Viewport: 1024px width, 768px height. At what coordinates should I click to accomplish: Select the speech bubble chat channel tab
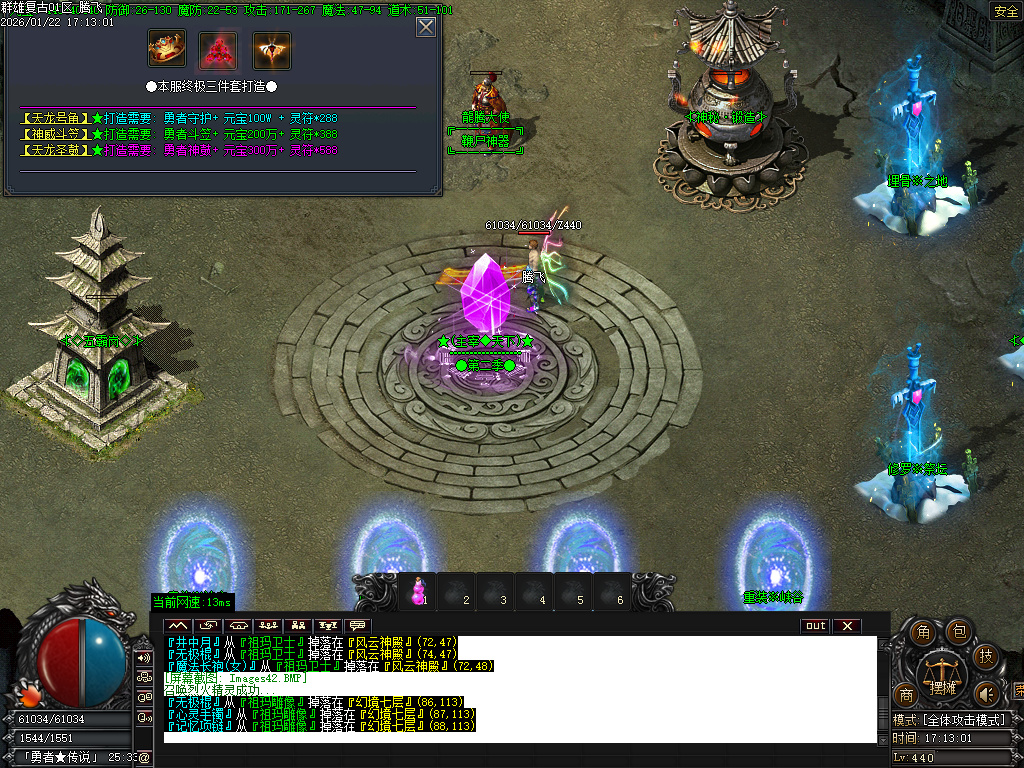[357, 626]
